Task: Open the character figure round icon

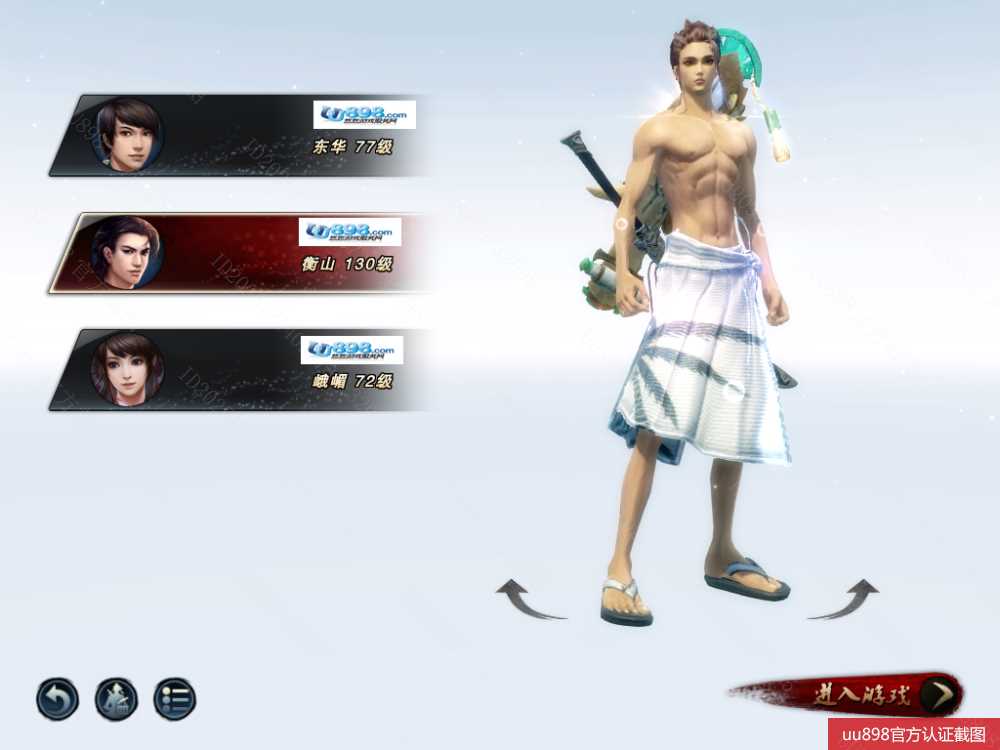Action: coord(116,699)
